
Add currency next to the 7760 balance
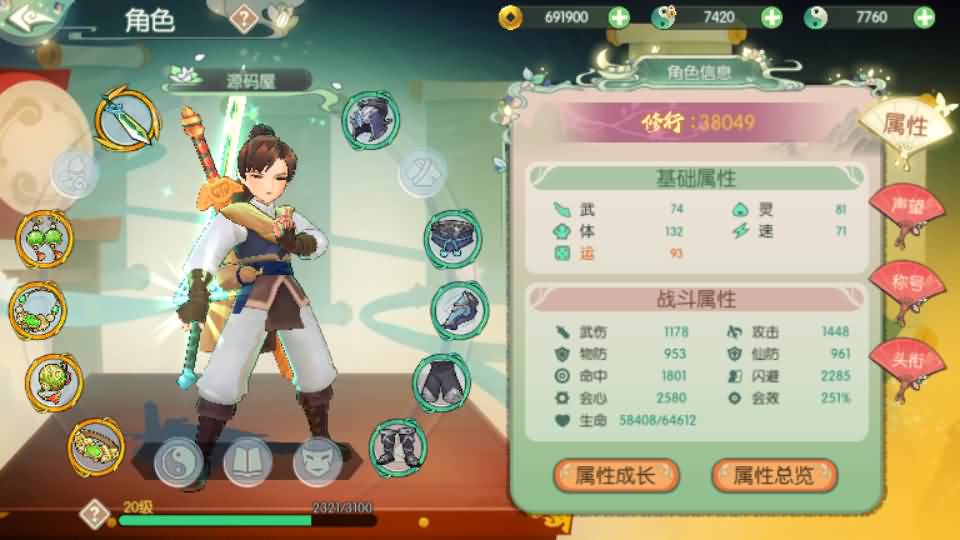[x=923, y=17]
